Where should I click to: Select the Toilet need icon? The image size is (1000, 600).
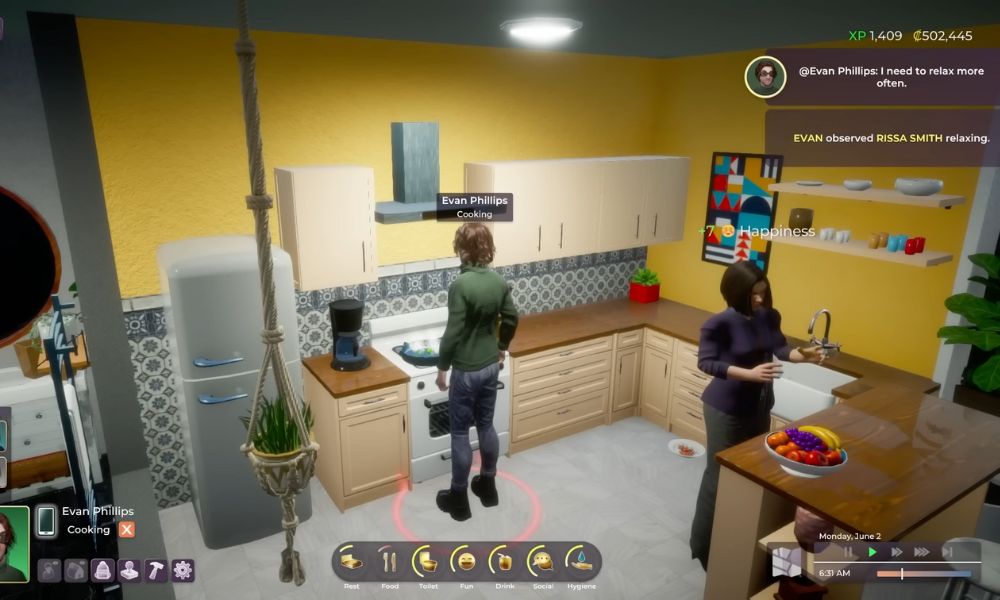point(426,561)
